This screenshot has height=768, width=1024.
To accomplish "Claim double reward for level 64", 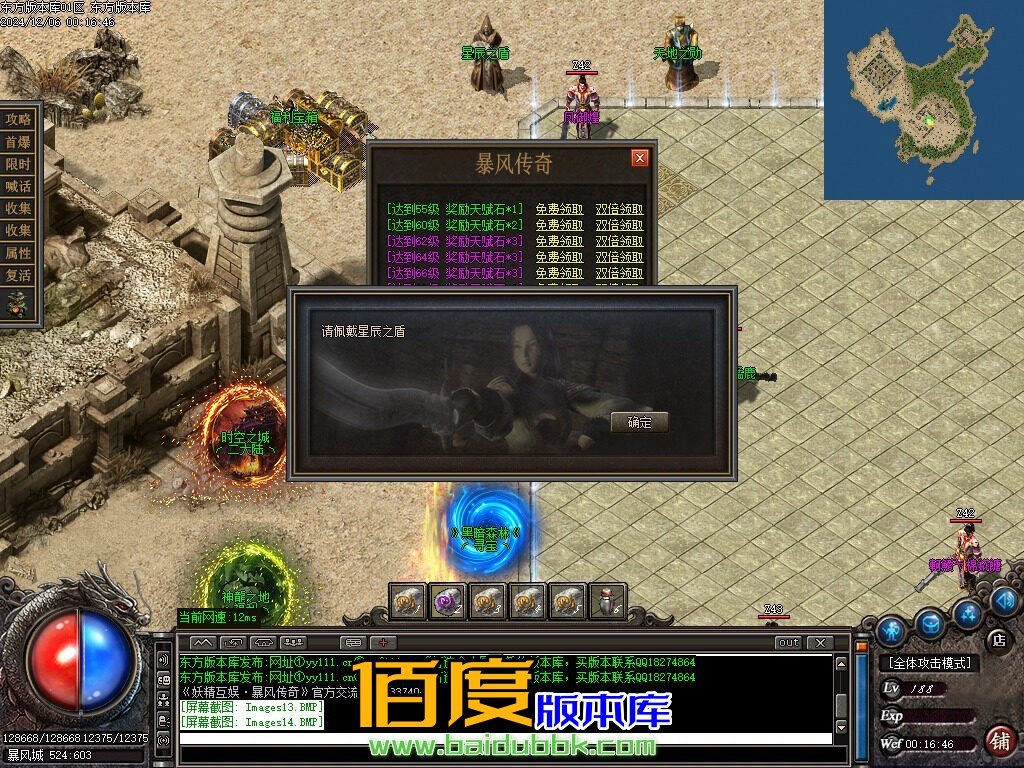I will coord(619,258).
